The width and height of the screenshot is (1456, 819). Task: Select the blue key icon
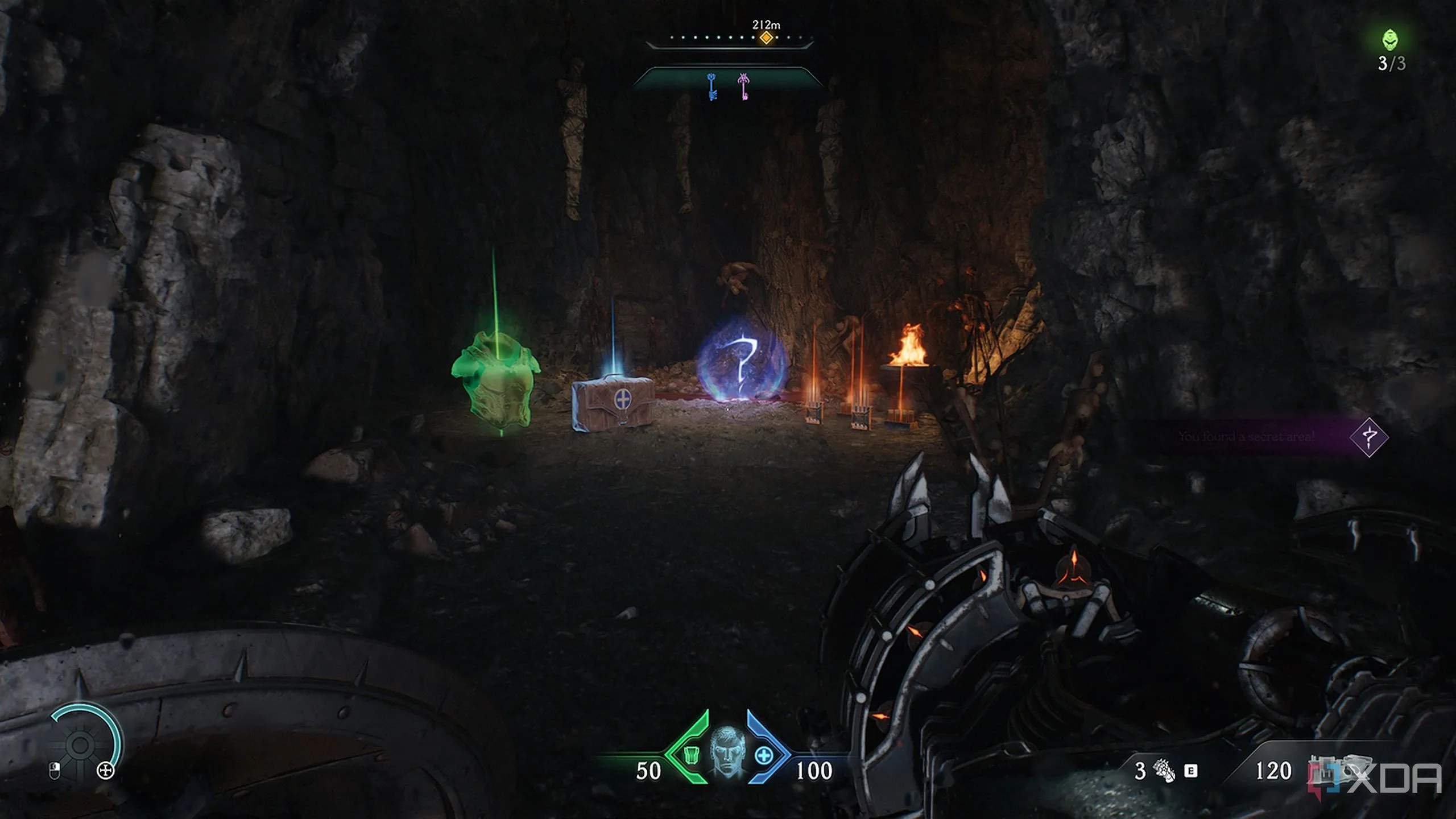[712, 86]
